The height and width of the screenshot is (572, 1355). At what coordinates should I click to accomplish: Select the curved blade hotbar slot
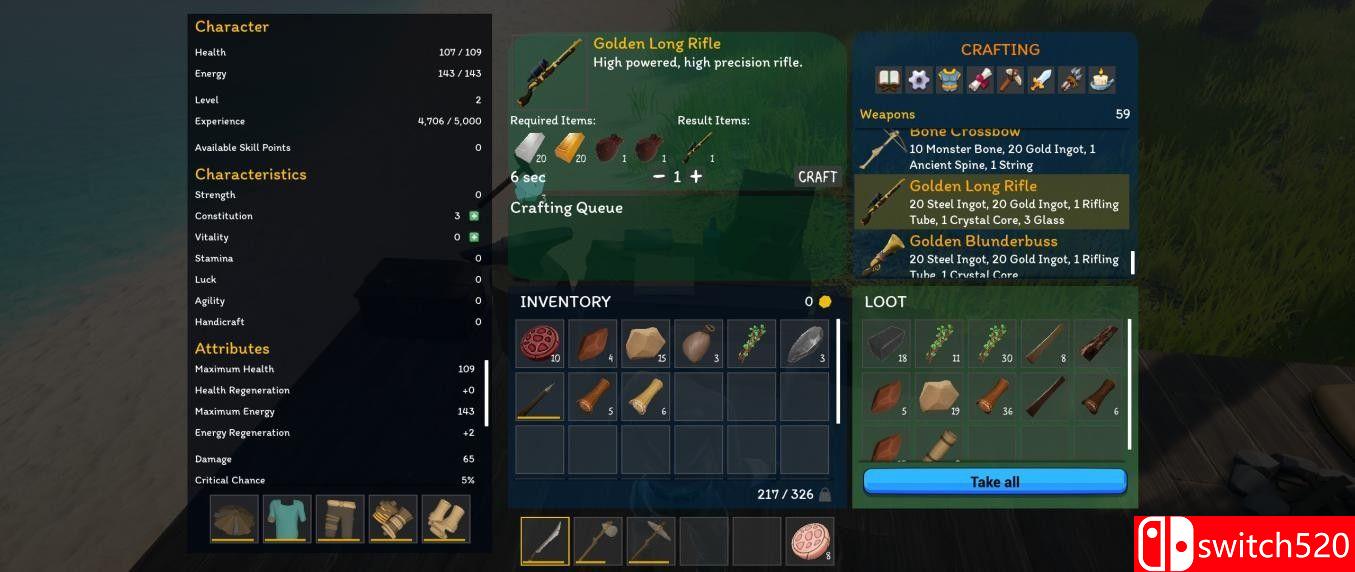coord(545,541)
